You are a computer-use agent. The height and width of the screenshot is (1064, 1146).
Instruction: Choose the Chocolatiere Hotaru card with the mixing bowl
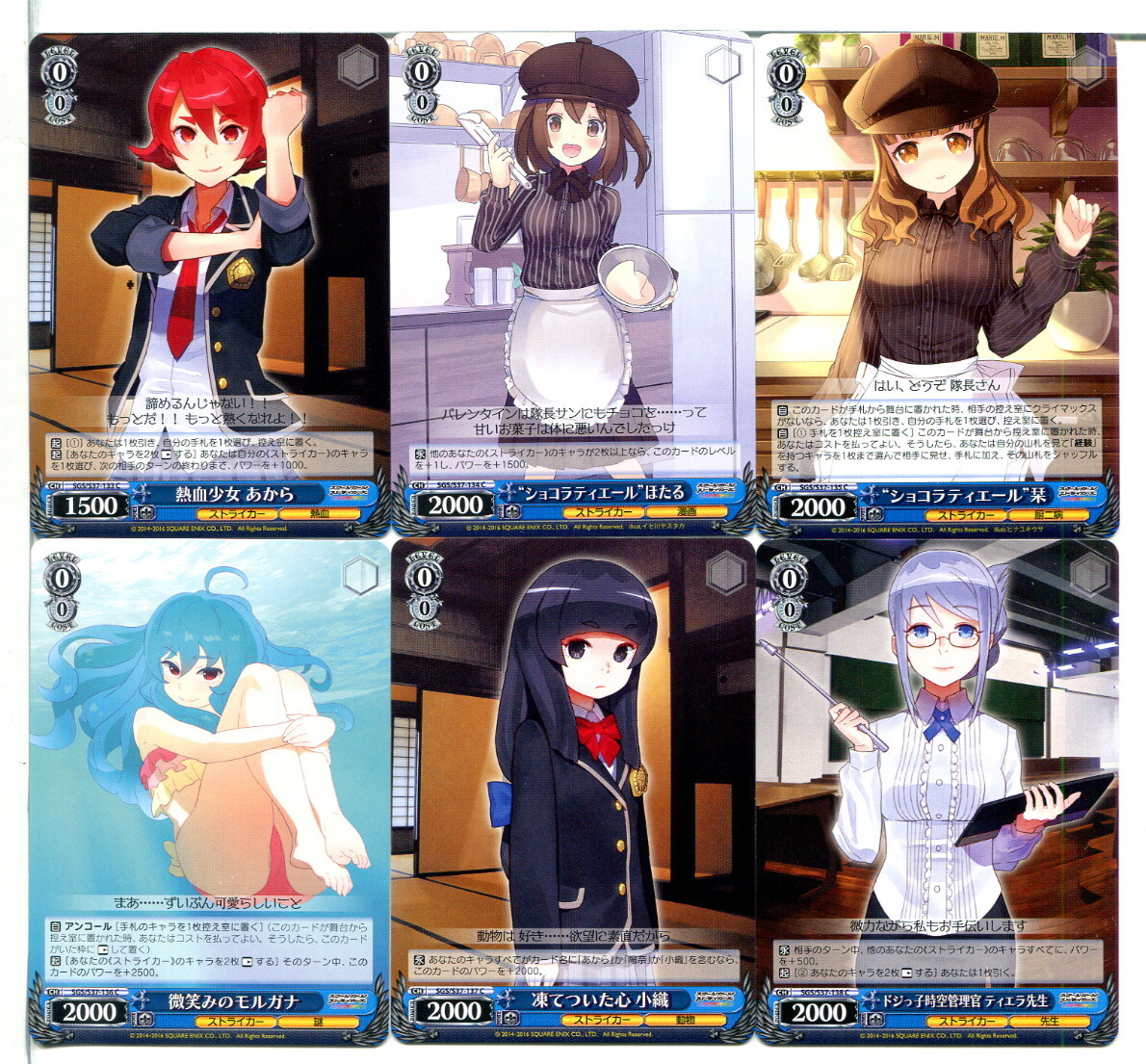[x=572, y=284]
